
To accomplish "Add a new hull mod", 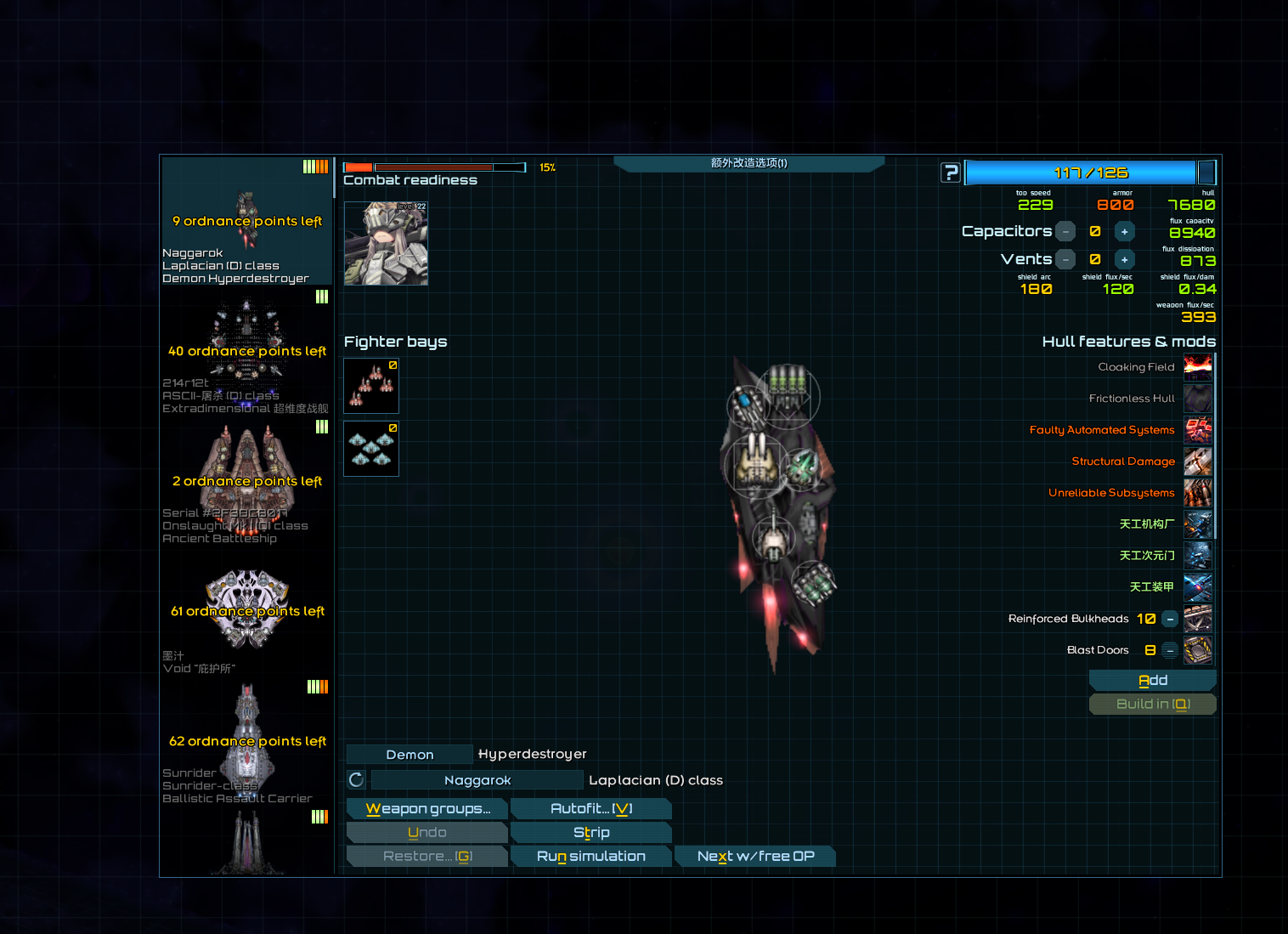I will [x=1152, y=681].
